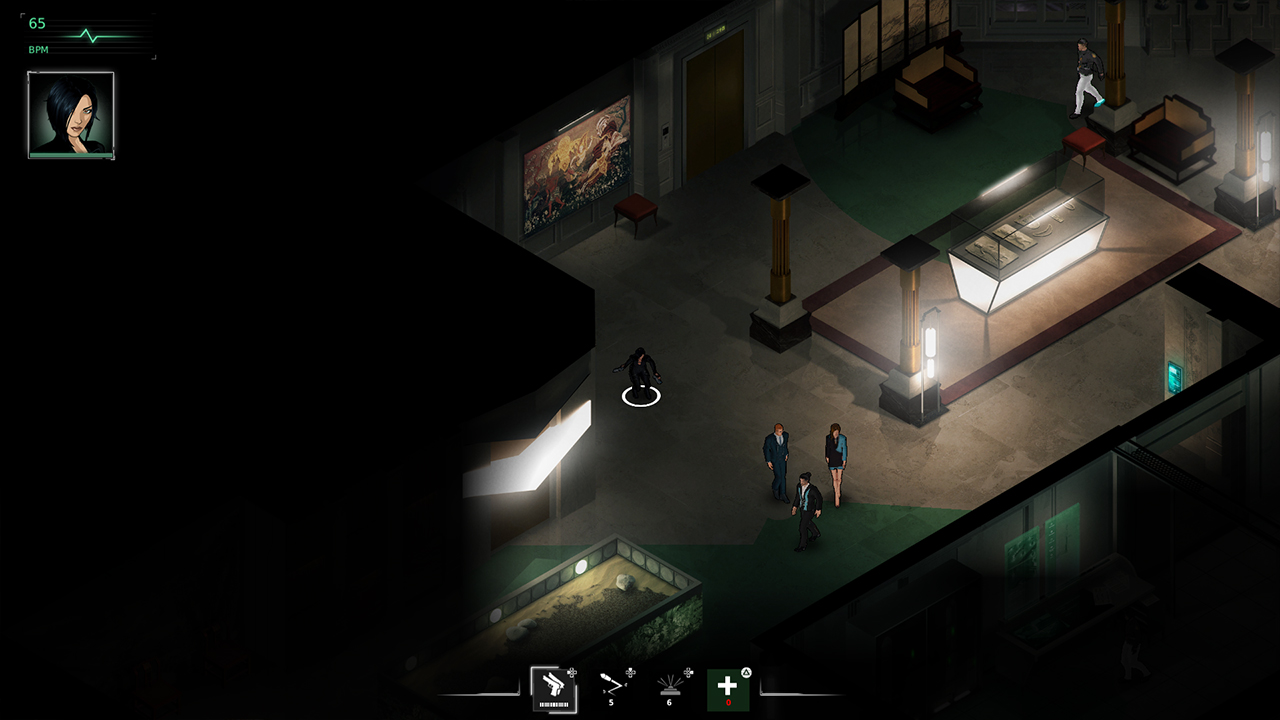The image size is (1280, 720).
Task: Click the A-button prompt on the health kit
Action: pyautogui.click(x=746, y=672)
